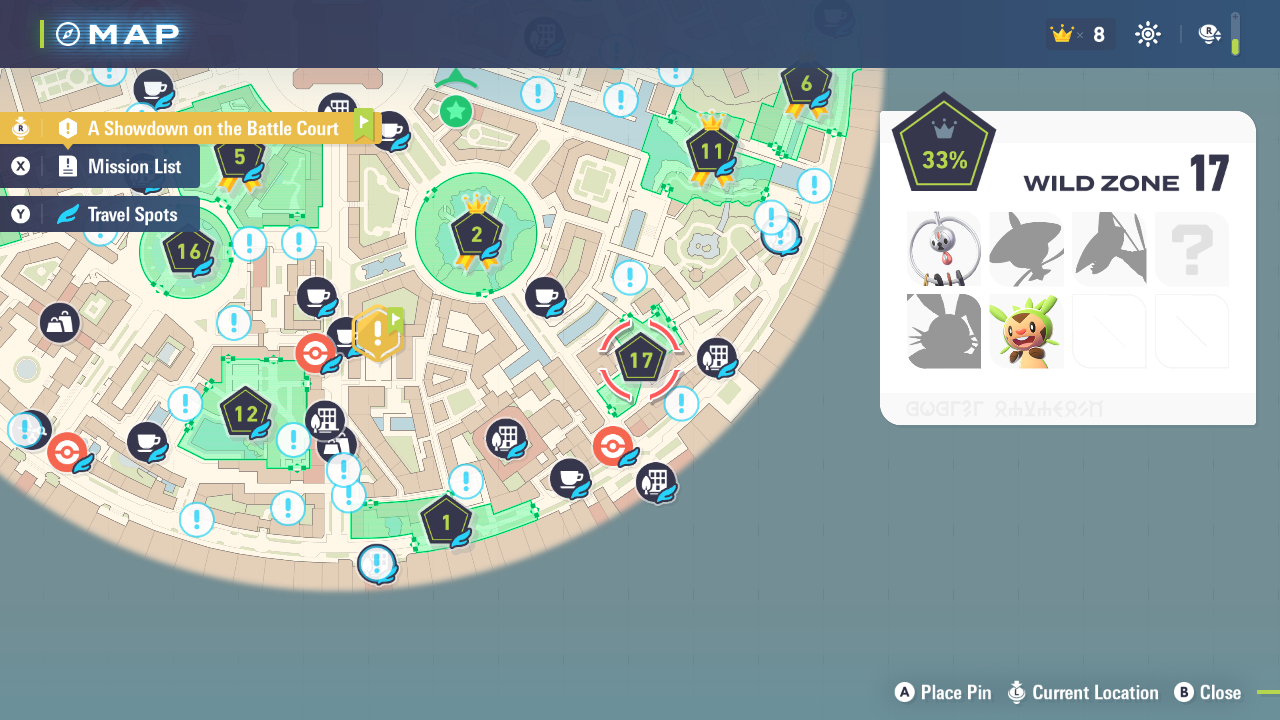The height and width of the screenshot is (720, 1280).
Task: Choose the Wild Zone 12 marker
Action: 245,413
